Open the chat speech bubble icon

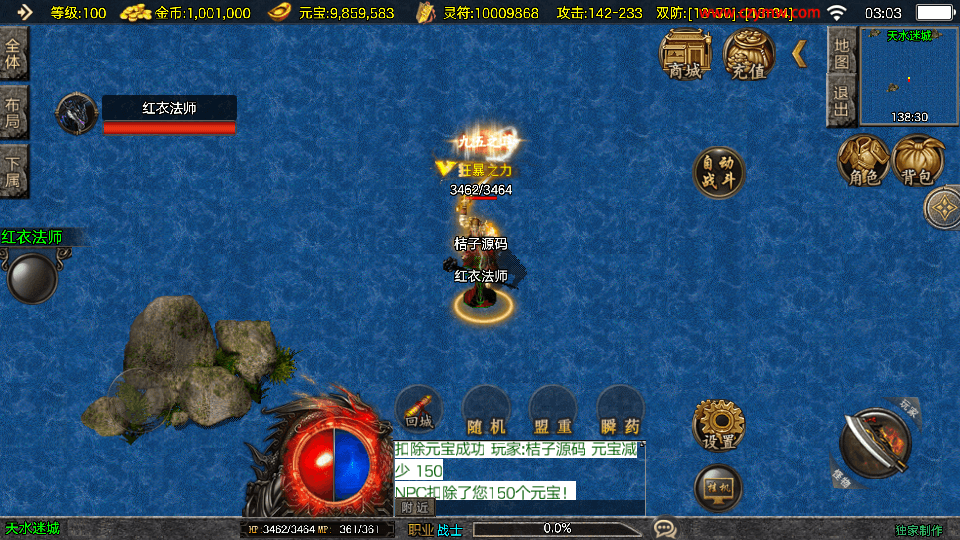pos(664,527)
